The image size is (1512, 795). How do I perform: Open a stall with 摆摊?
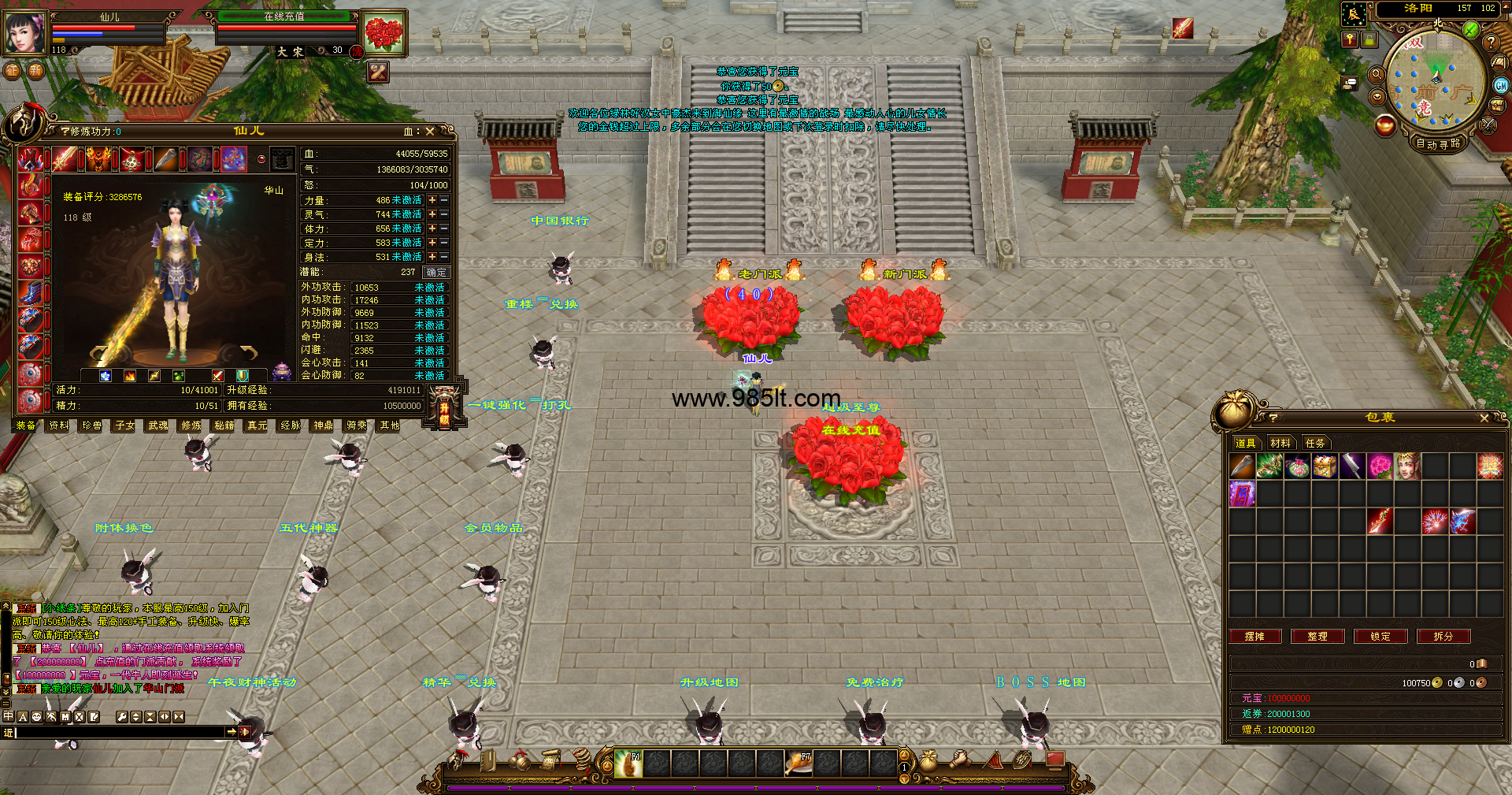[x=1254, y=637]
